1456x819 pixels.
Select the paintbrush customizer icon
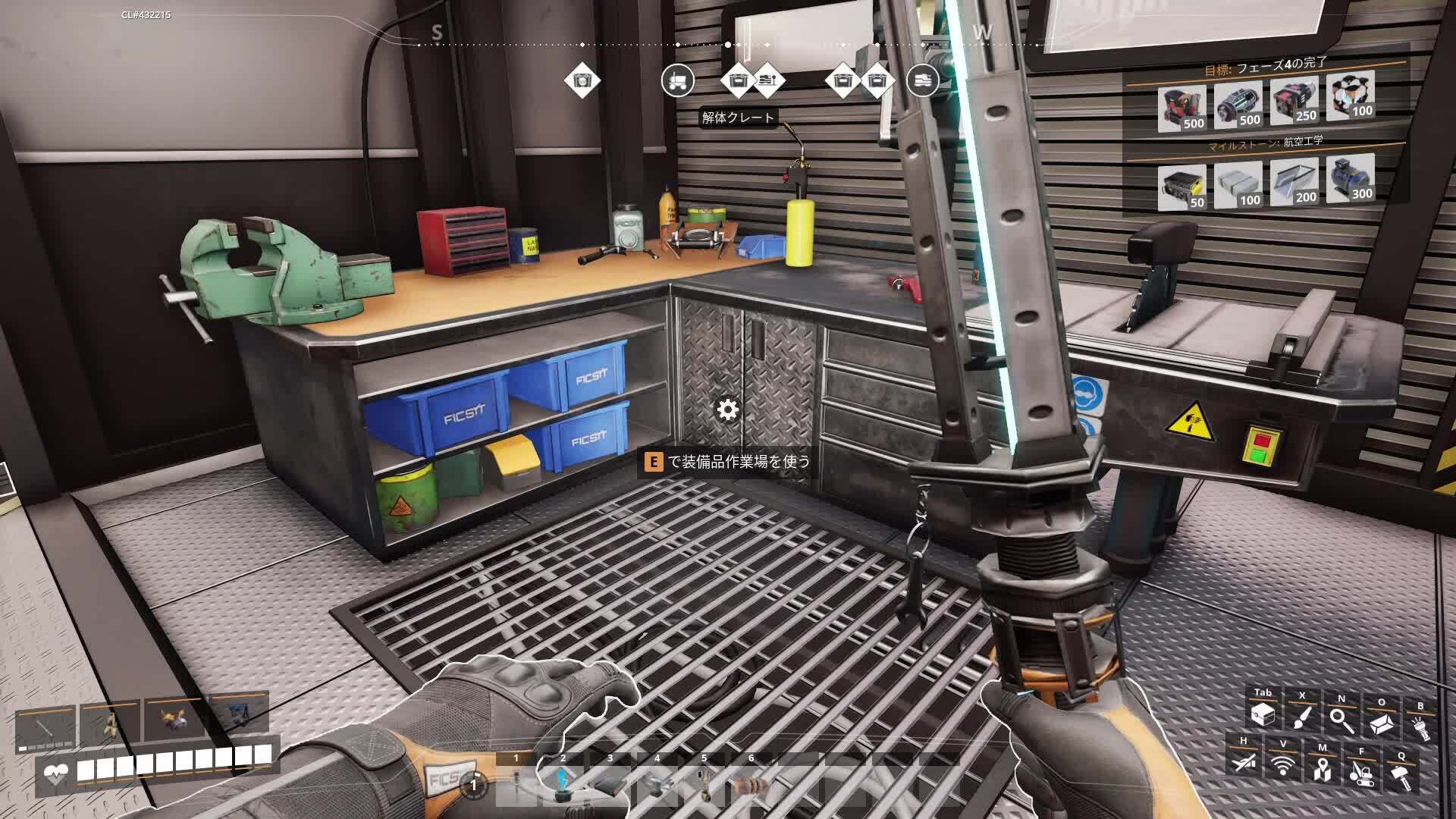(1302, 714)
